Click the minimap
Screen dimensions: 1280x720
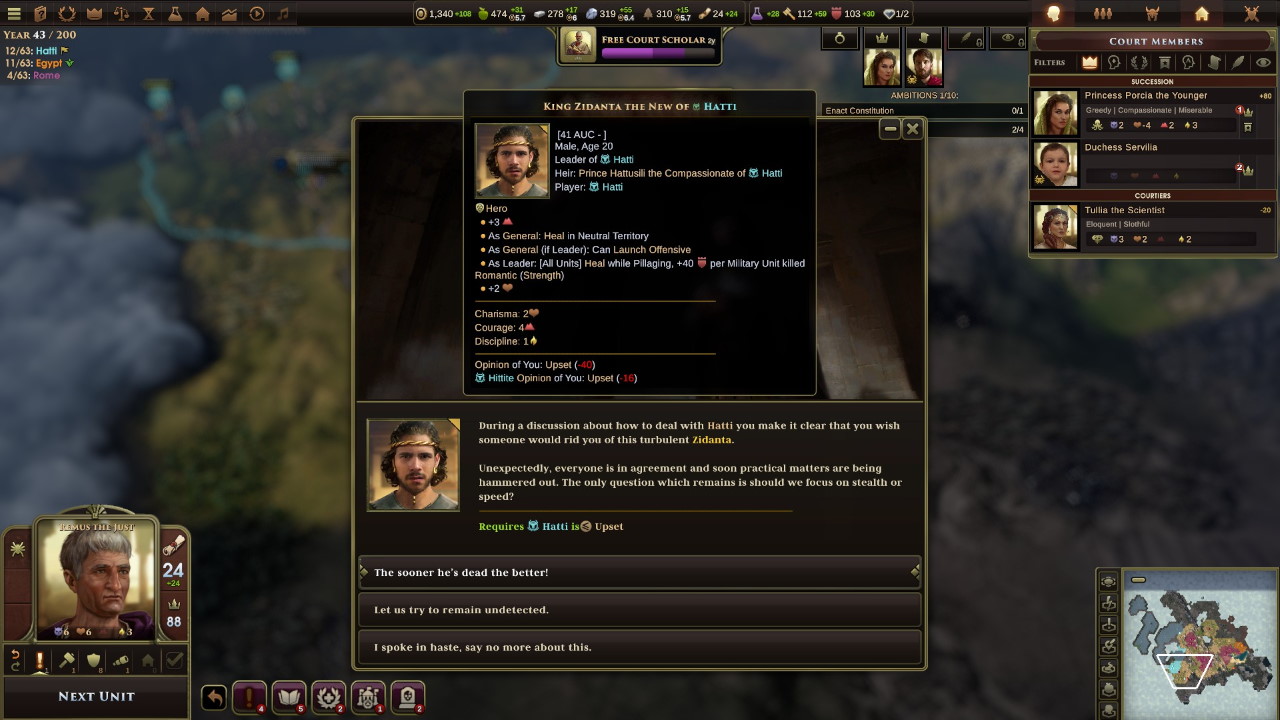click(x=1190, y=643)
